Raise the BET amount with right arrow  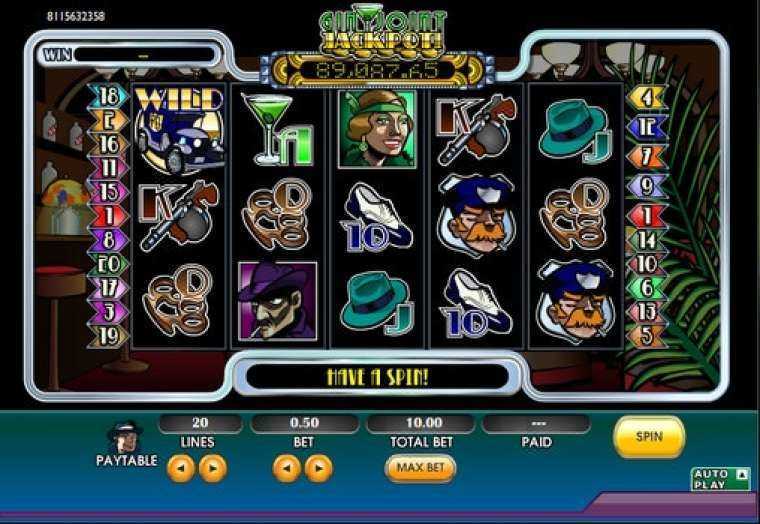click(318, 468)
